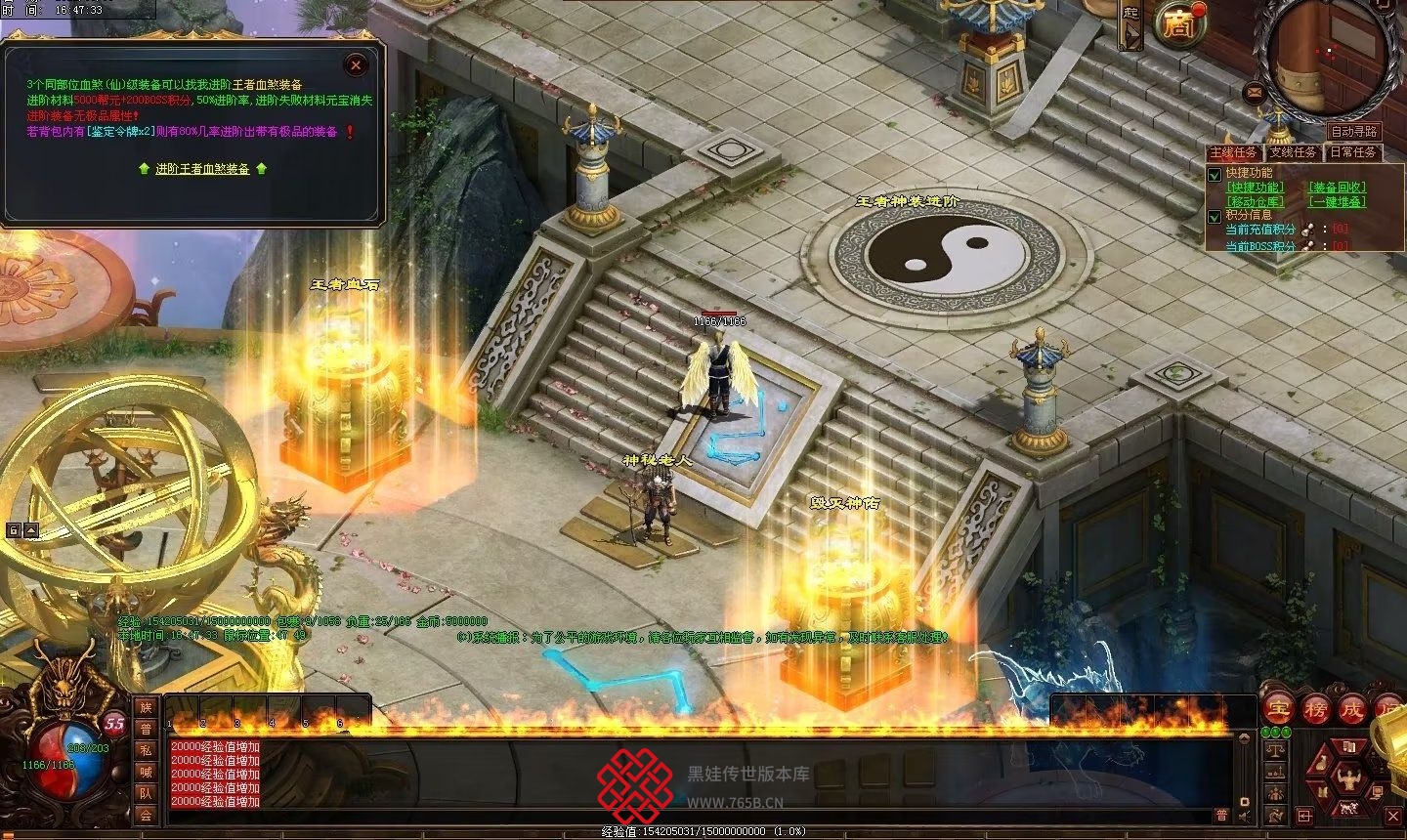Open the 宝 round red button

click(1279, 709)
